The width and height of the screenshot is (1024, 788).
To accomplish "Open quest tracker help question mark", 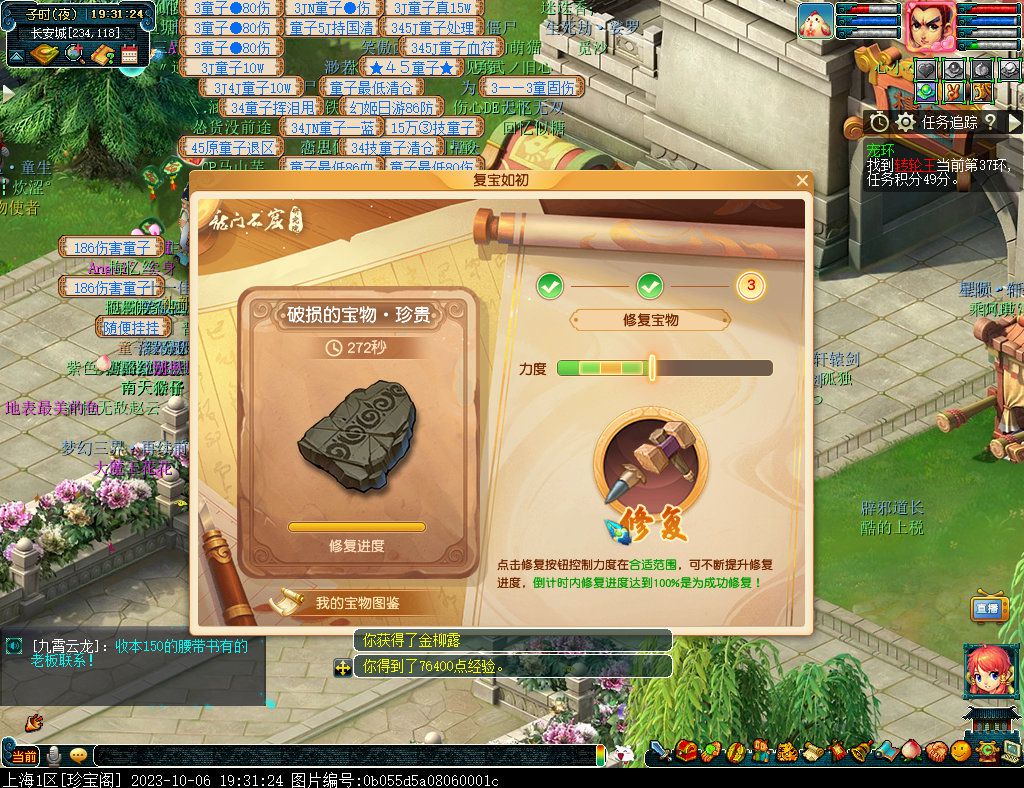I will (989, 122).
